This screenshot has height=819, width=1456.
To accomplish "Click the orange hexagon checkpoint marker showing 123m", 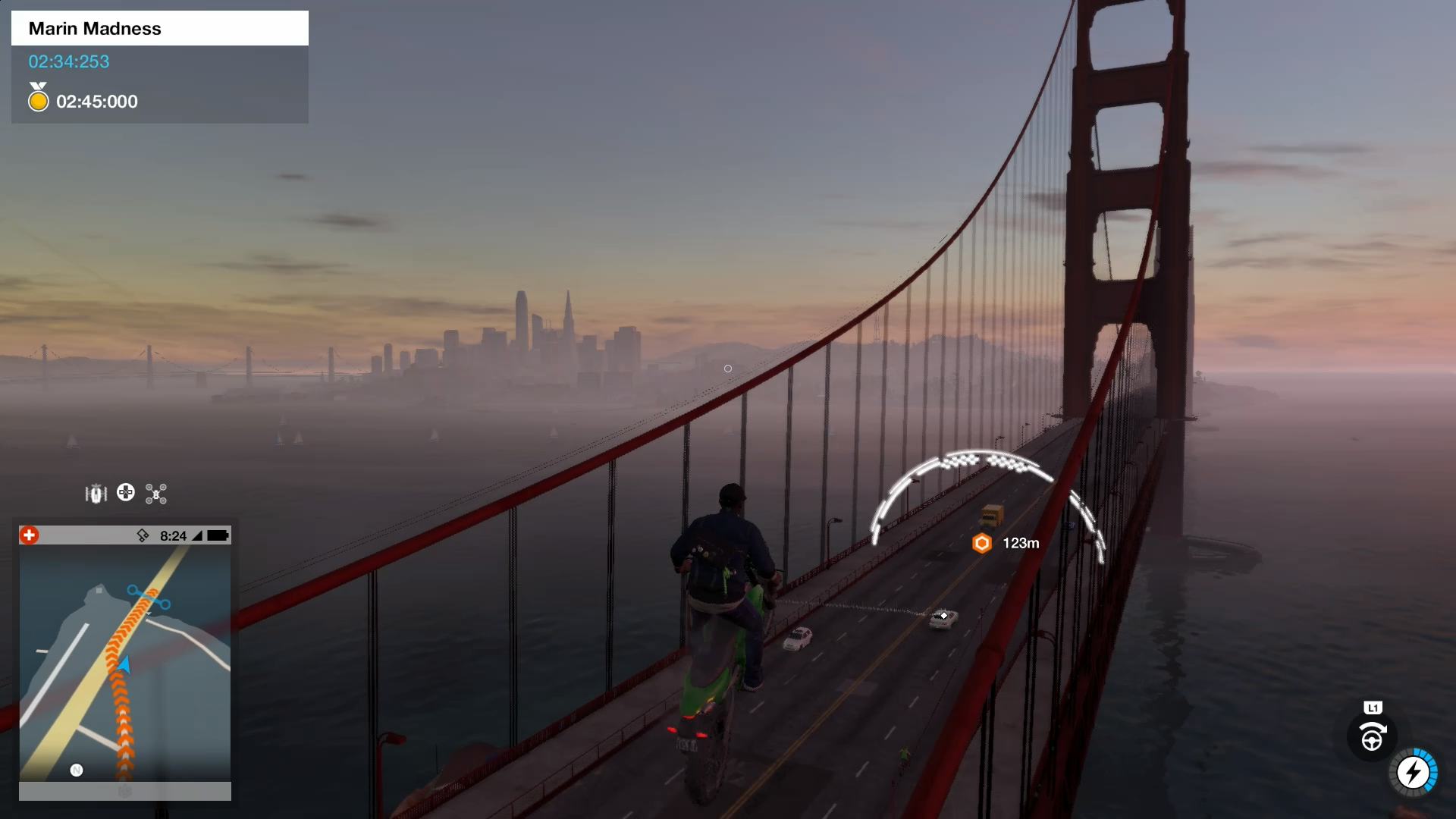I will tap(981, 543).
